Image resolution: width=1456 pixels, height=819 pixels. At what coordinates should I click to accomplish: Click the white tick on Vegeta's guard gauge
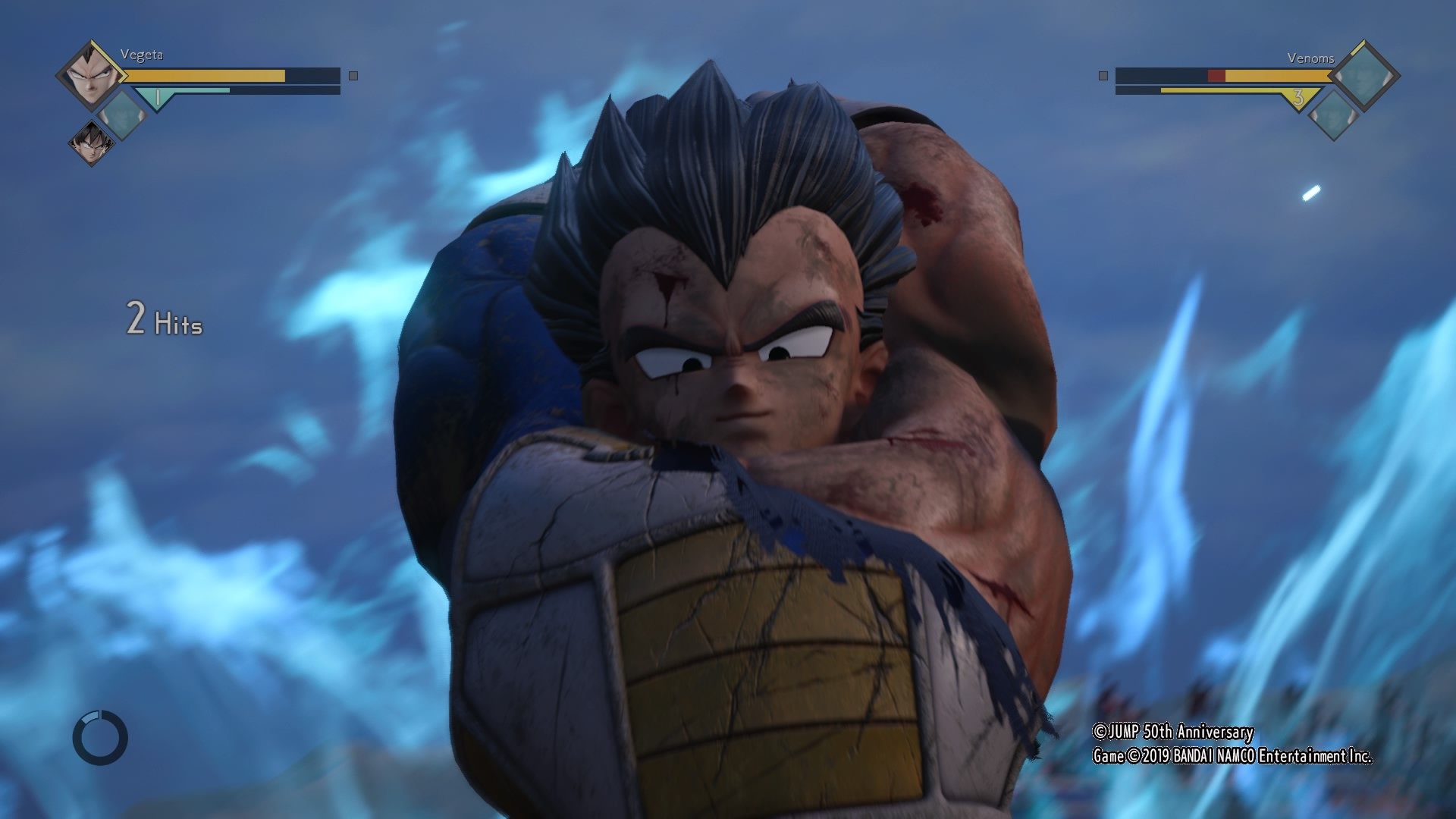click(158, 96)
